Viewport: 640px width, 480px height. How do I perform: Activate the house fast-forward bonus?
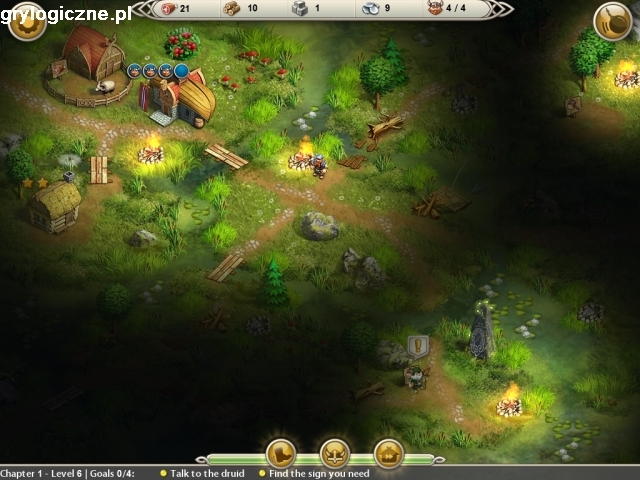pos(388,453)
